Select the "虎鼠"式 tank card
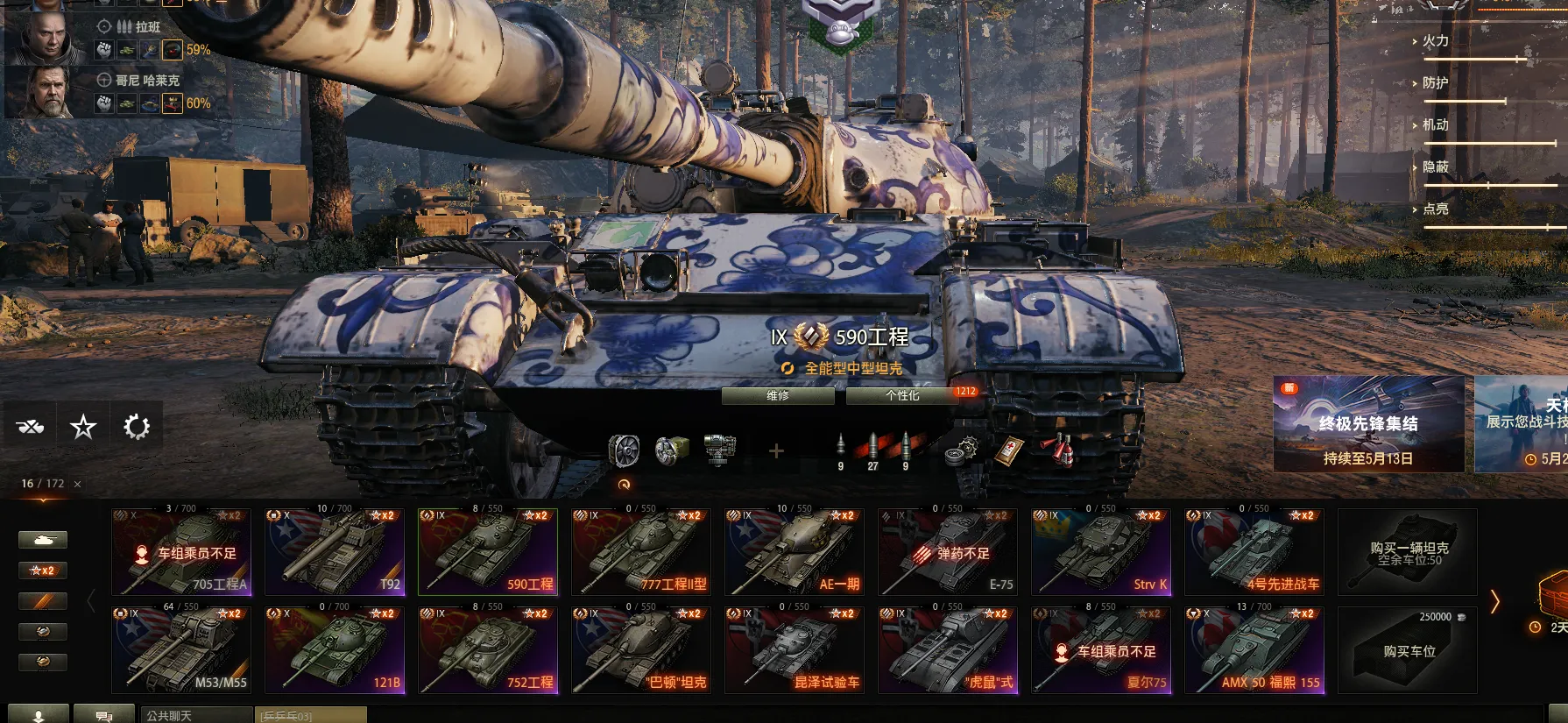1568x723 pixels. pos(948,651)
